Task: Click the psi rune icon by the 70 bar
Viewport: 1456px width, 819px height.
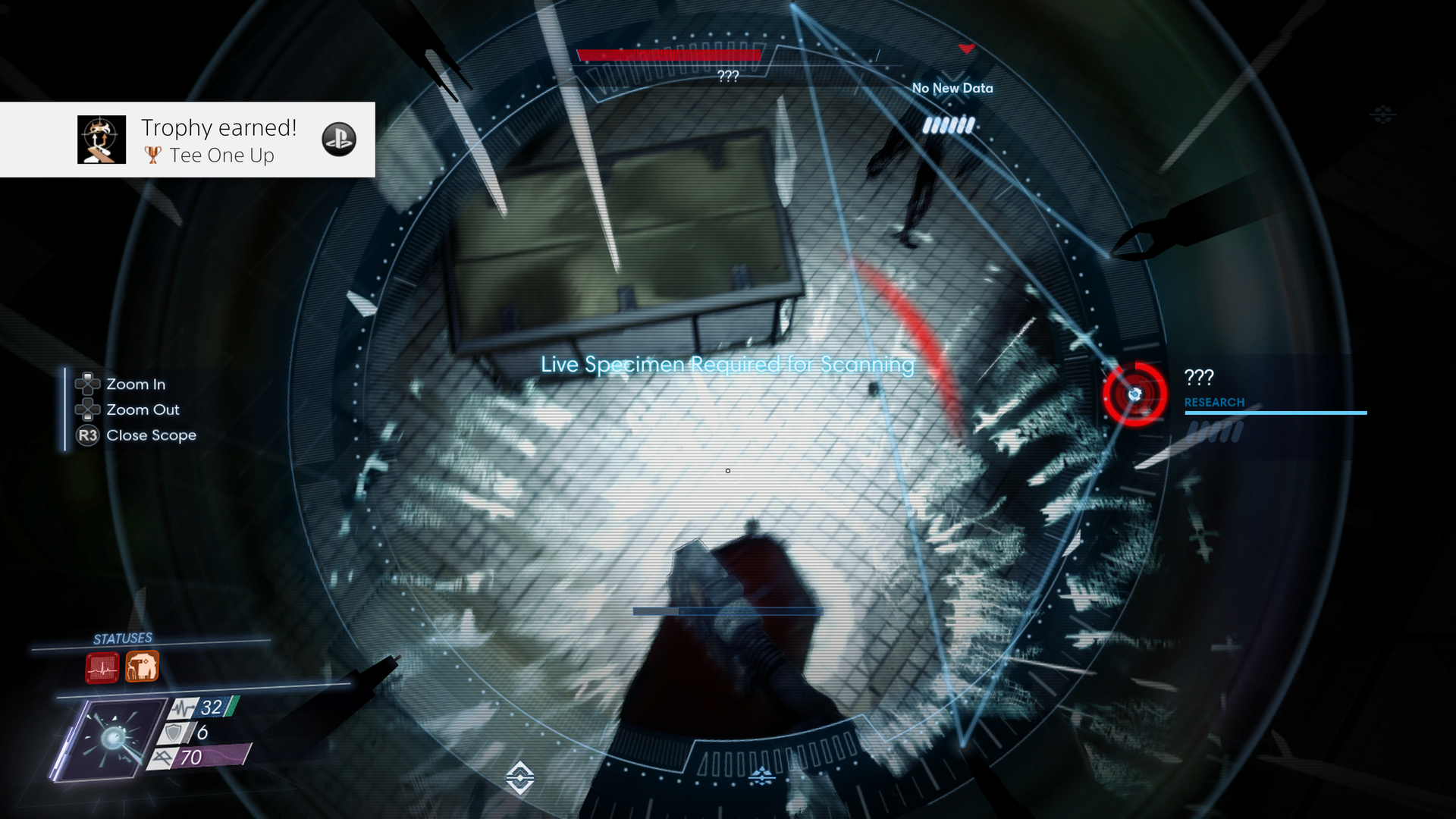Action: 162,756
